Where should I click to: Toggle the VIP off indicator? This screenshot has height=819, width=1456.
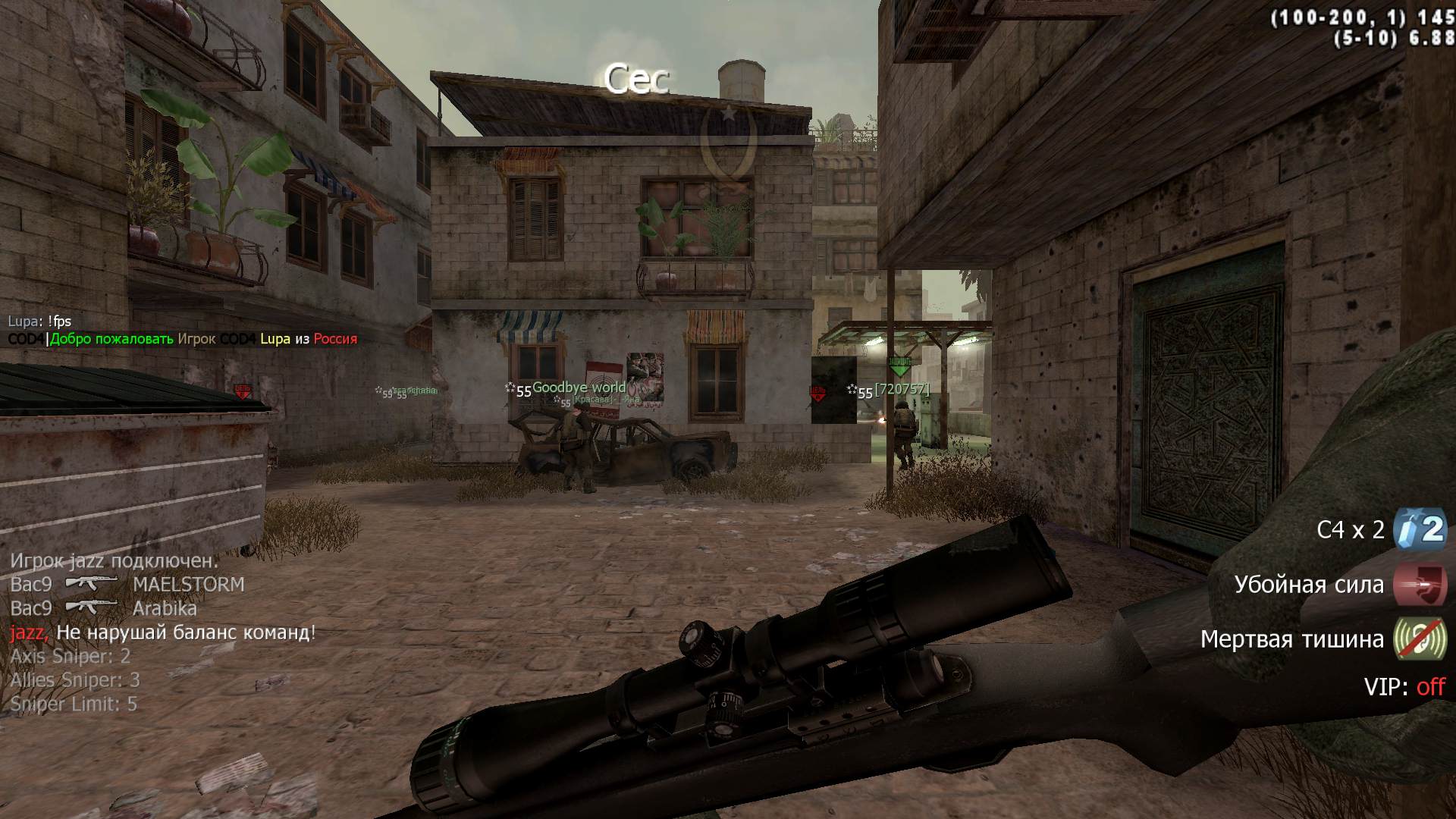coord(1430,687)
